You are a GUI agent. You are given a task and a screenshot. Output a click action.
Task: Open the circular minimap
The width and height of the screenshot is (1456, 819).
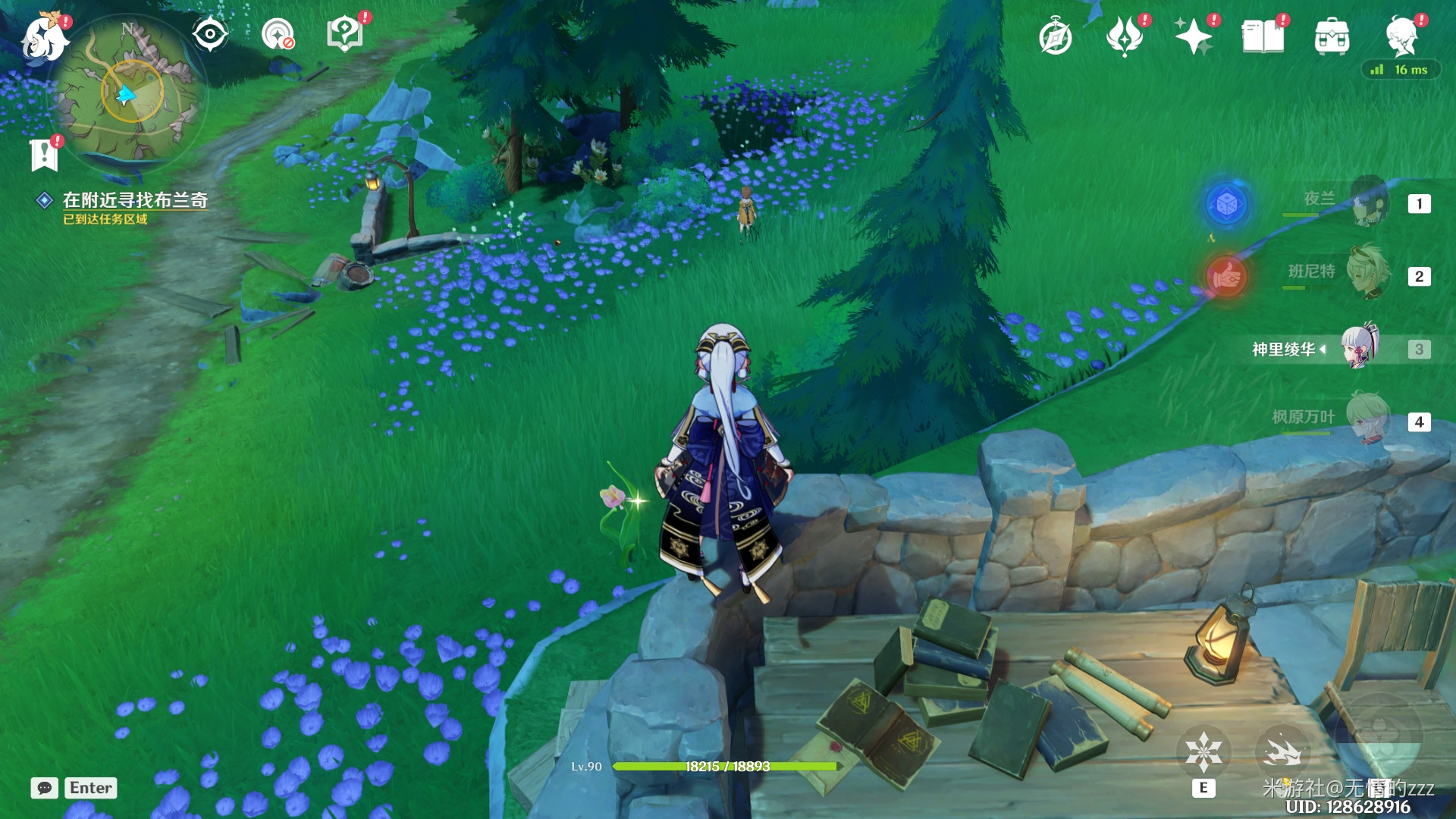[130, 94]
